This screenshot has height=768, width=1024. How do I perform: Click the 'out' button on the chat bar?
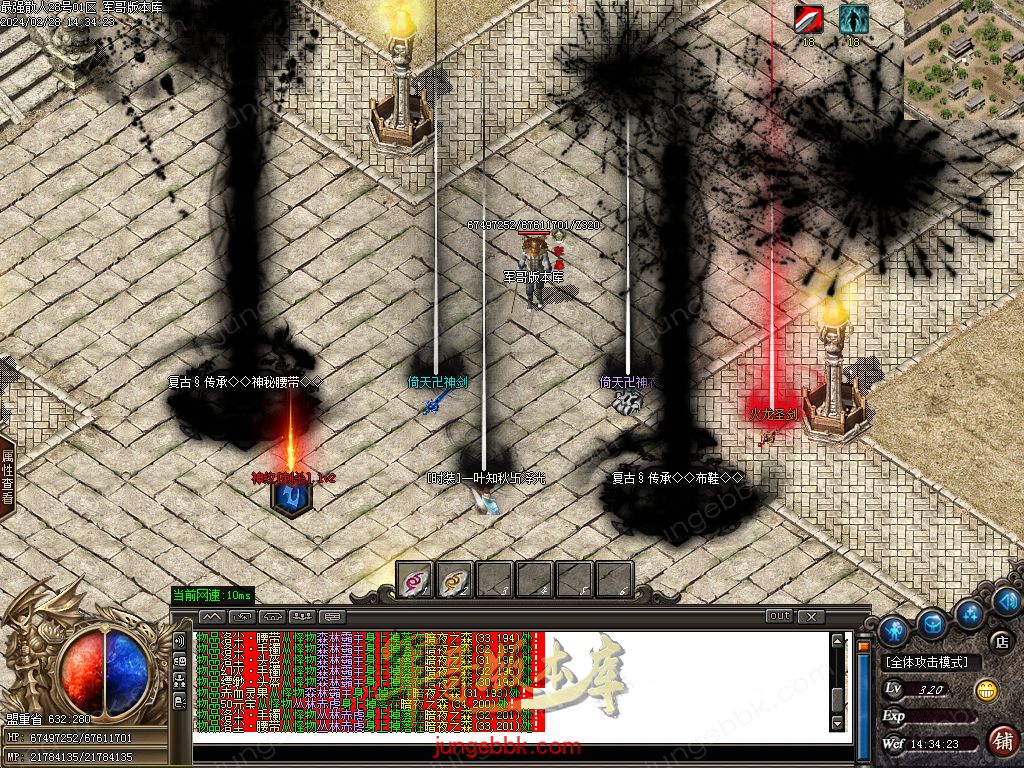[779, 616]
